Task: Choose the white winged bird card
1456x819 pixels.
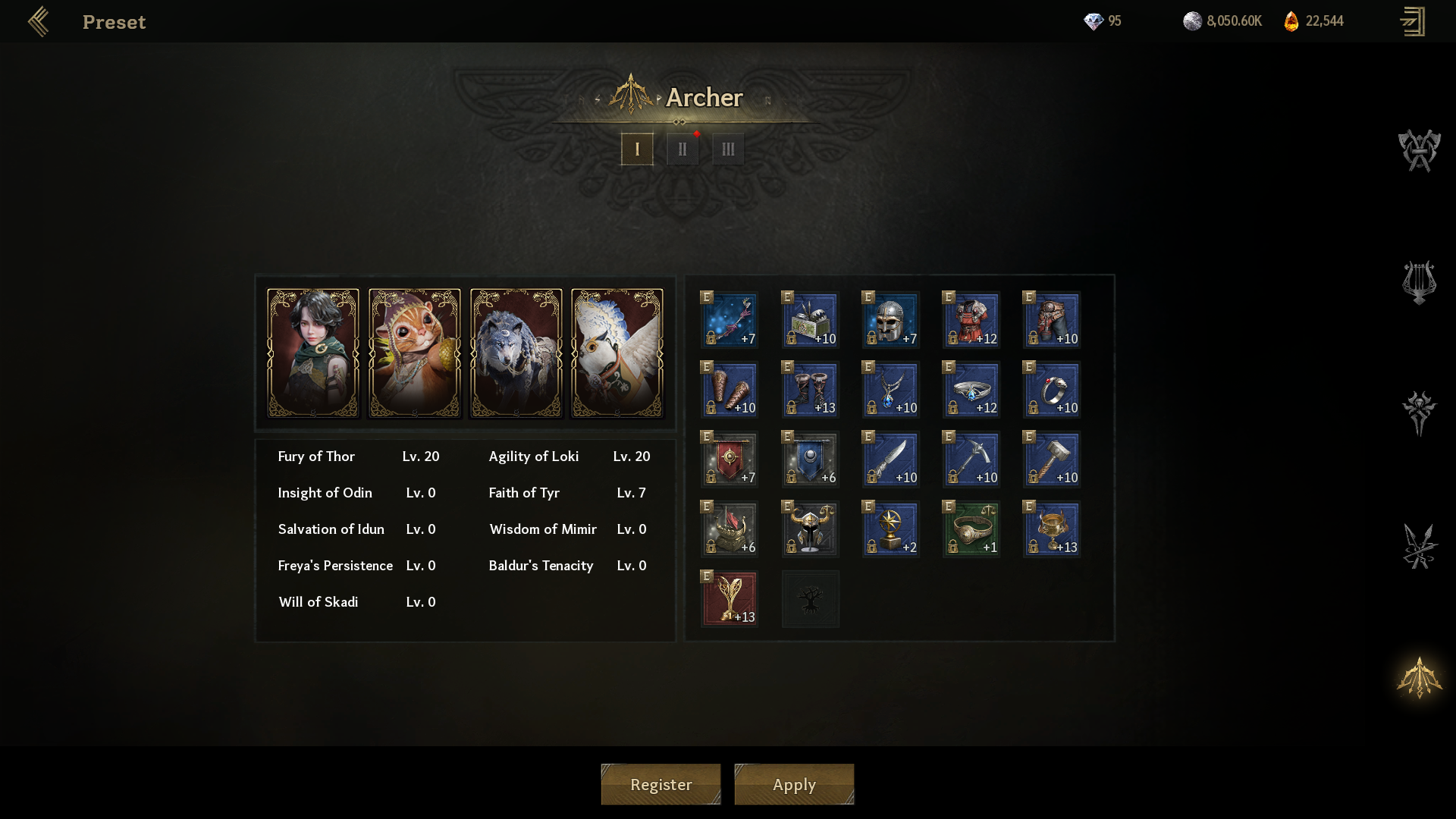Action: pos(617,353)
